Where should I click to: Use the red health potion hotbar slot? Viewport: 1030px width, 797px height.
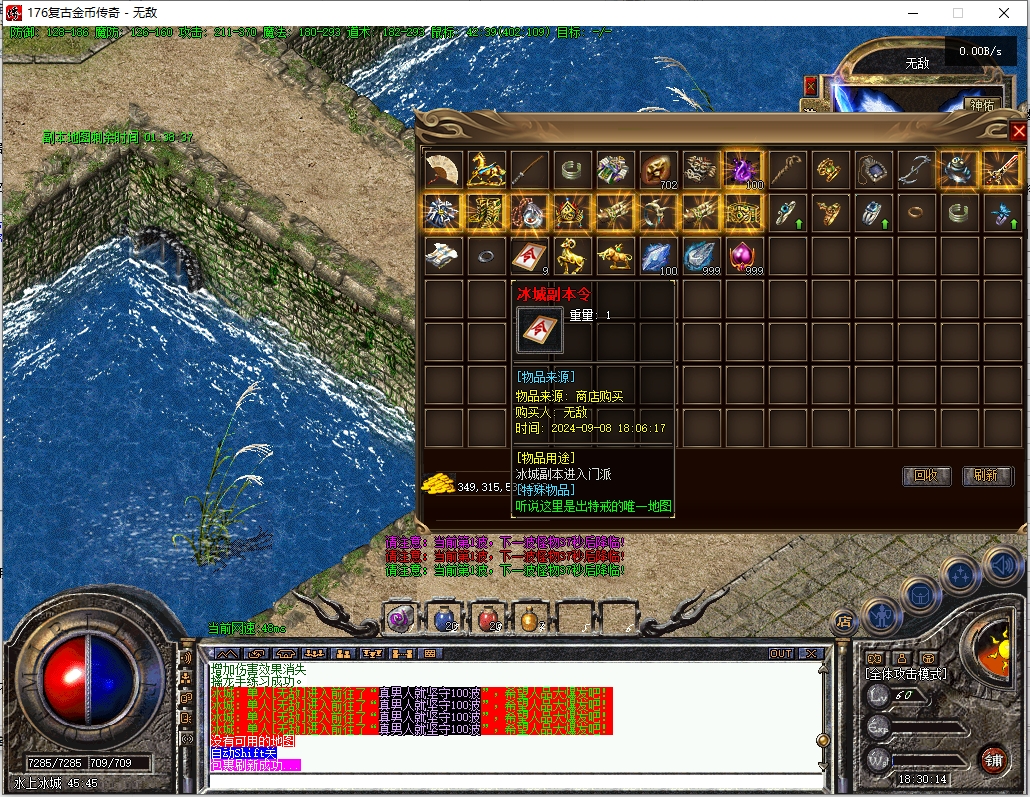pos(488,619)
